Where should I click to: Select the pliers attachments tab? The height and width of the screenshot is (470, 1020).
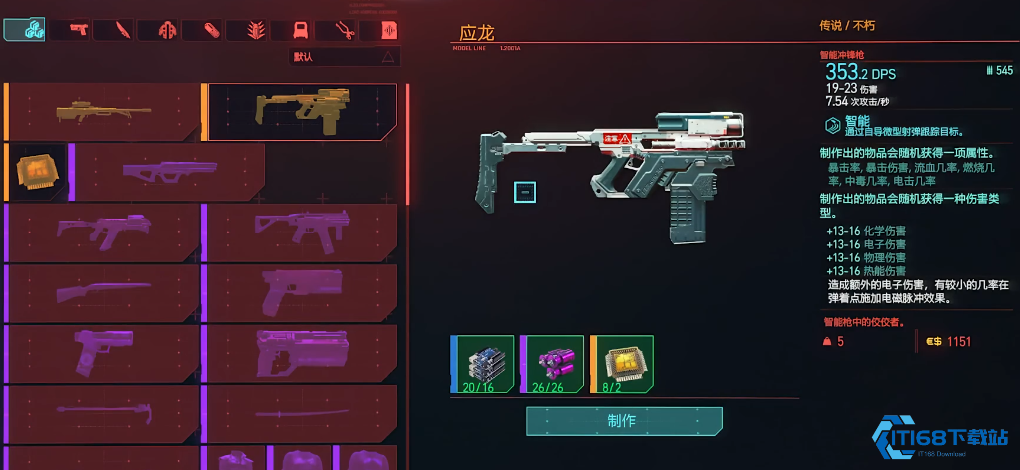click(x=345, y=30)
